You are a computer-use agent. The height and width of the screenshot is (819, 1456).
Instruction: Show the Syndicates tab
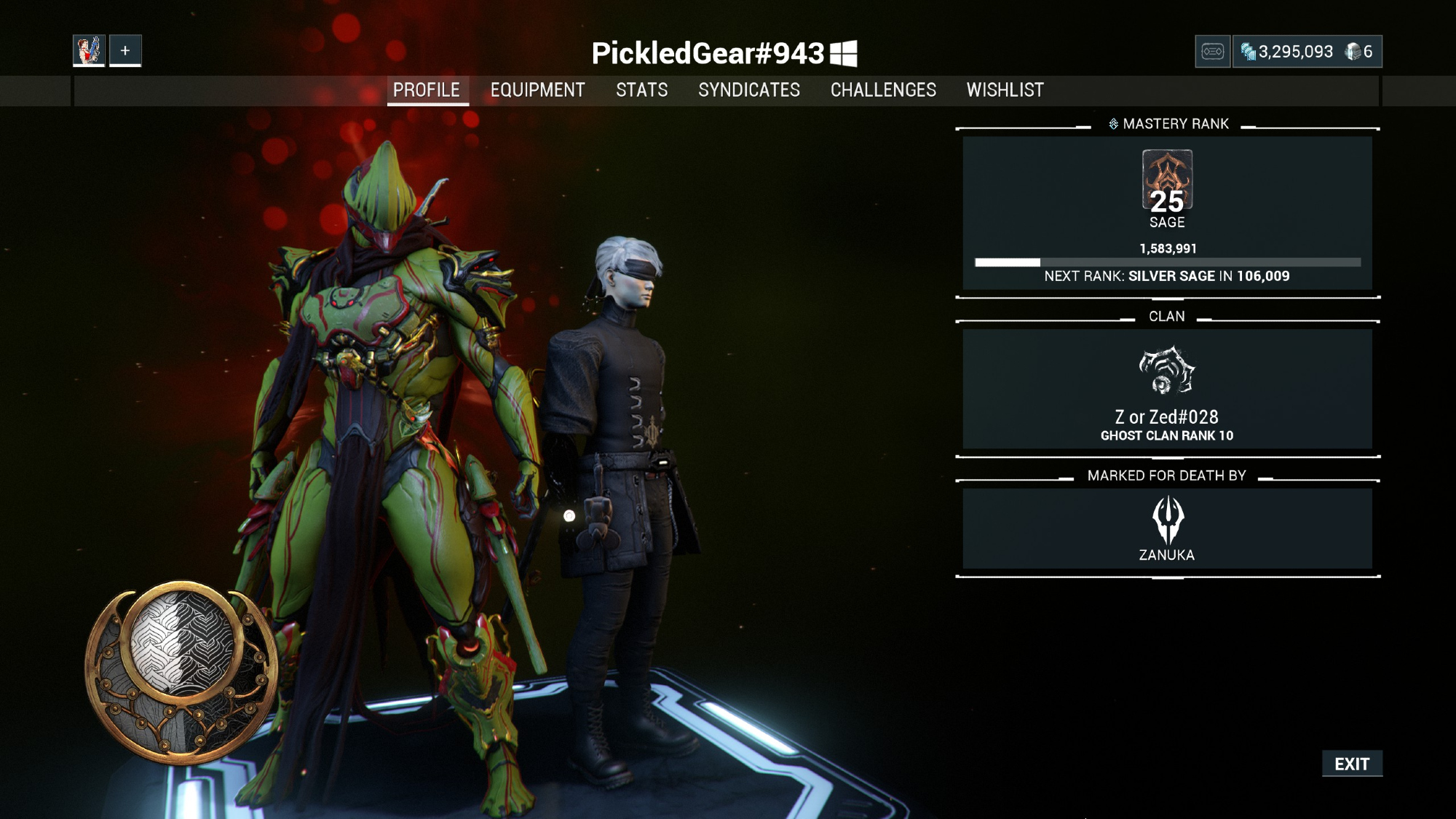(x=748, y=90)
